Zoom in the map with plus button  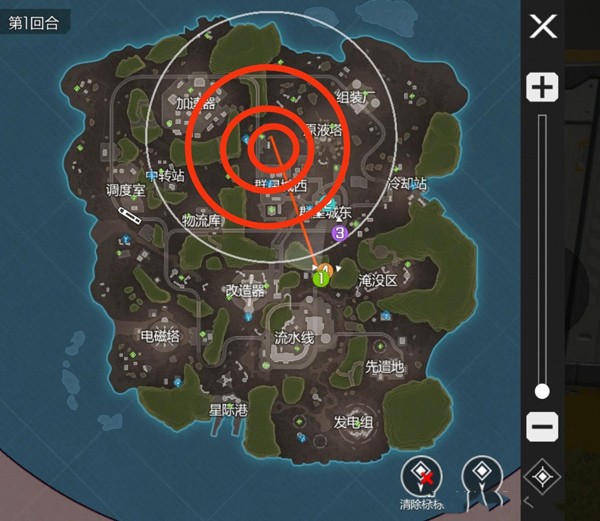[542, 87]
